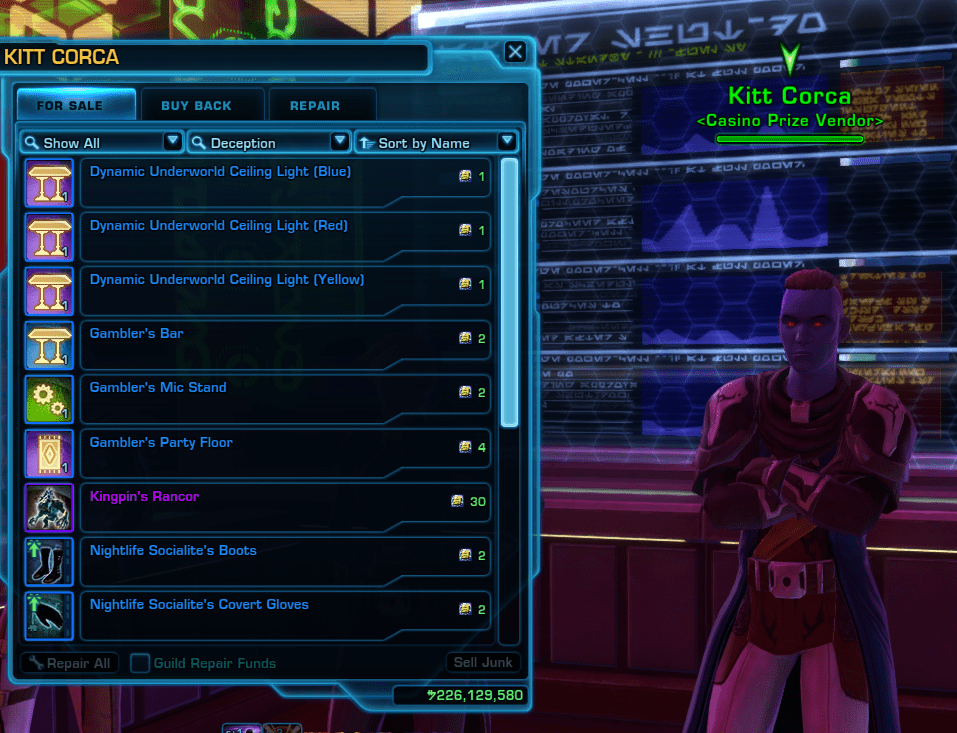The image size is (957, 733).
Task: Switch to the Buy Back tab
Action: point(196,105)
